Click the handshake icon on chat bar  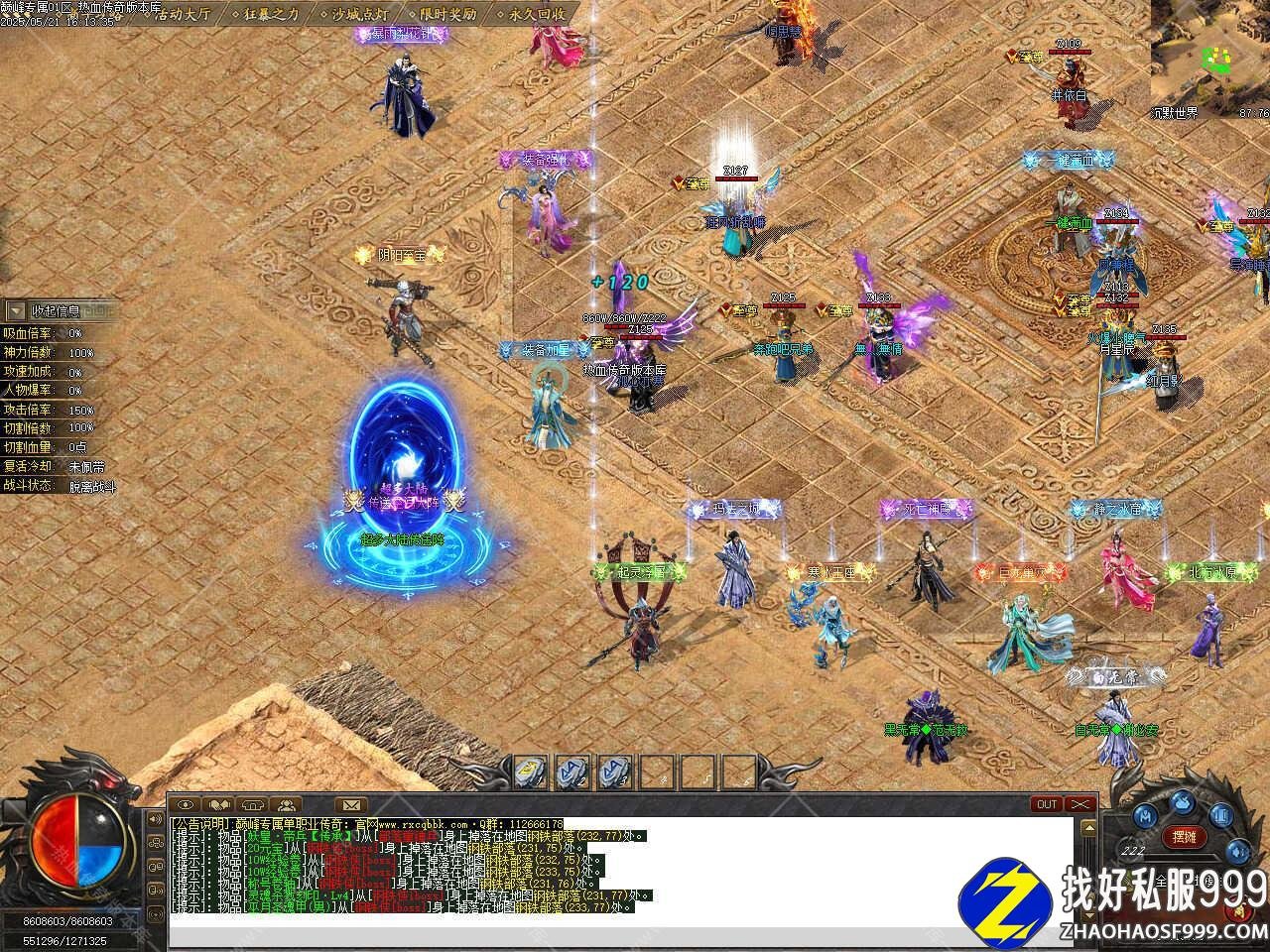(x=219, y=804)
